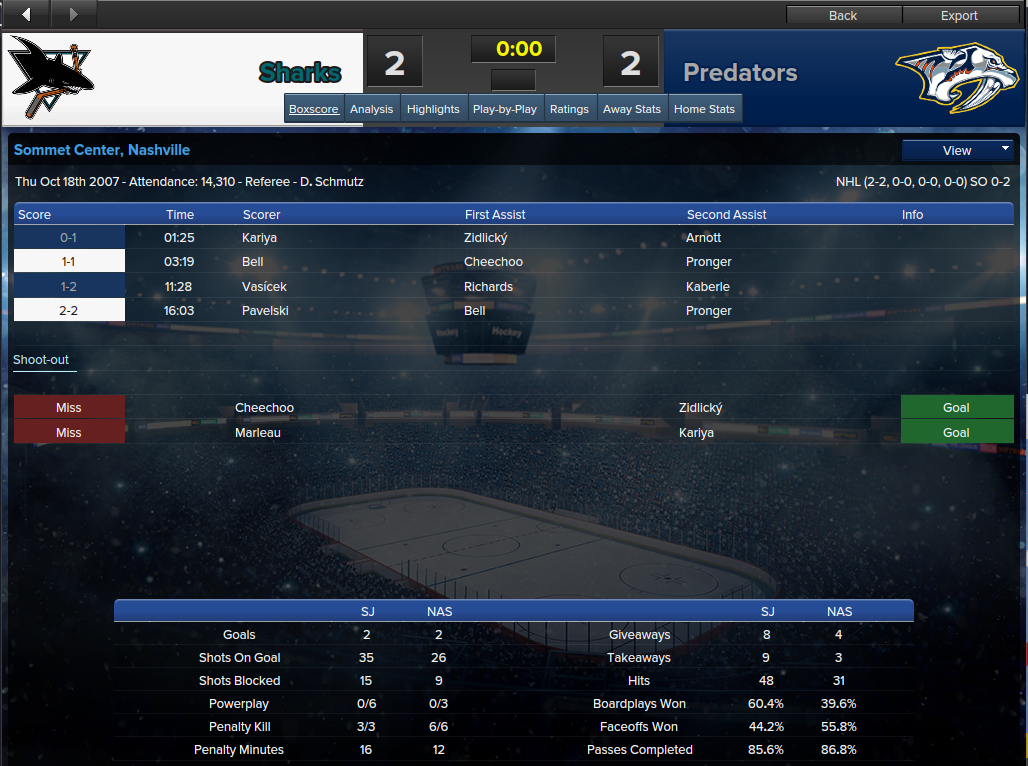Export the game boxscore
This screenshot has height=766, width=1028.
click(959, 15)
